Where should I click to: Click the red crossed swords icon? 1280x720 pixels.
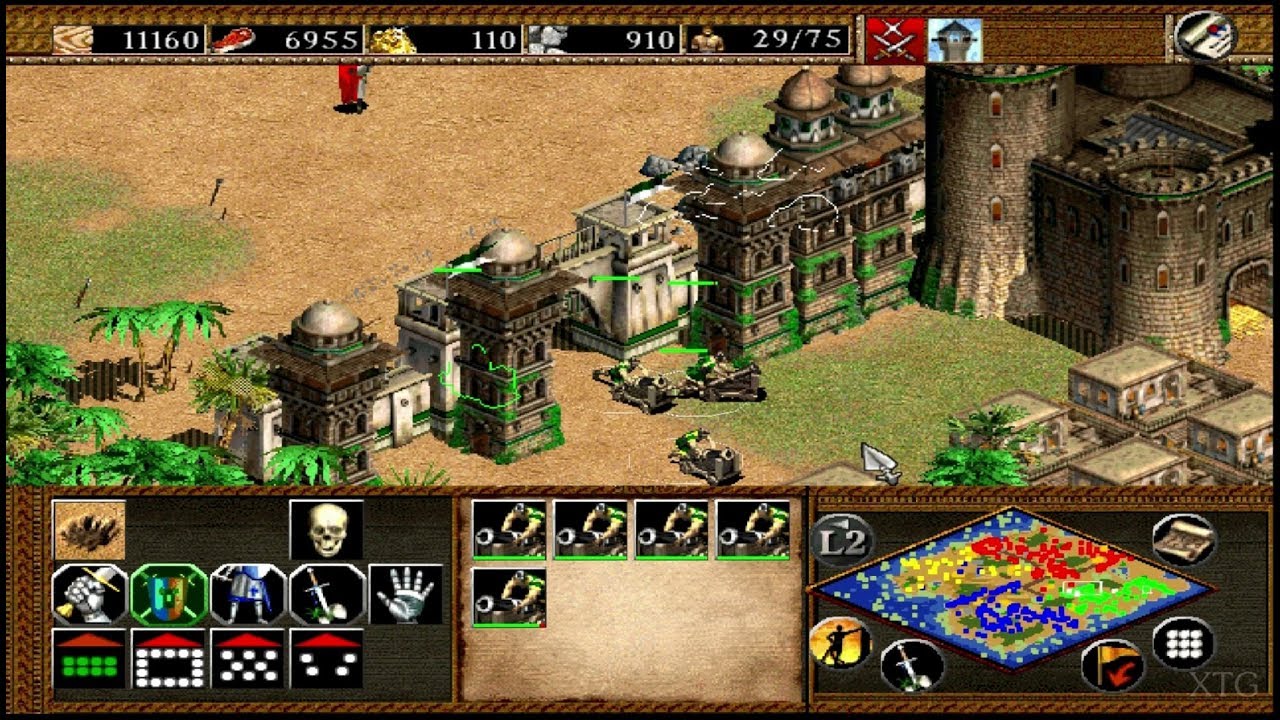pos(894,40)
